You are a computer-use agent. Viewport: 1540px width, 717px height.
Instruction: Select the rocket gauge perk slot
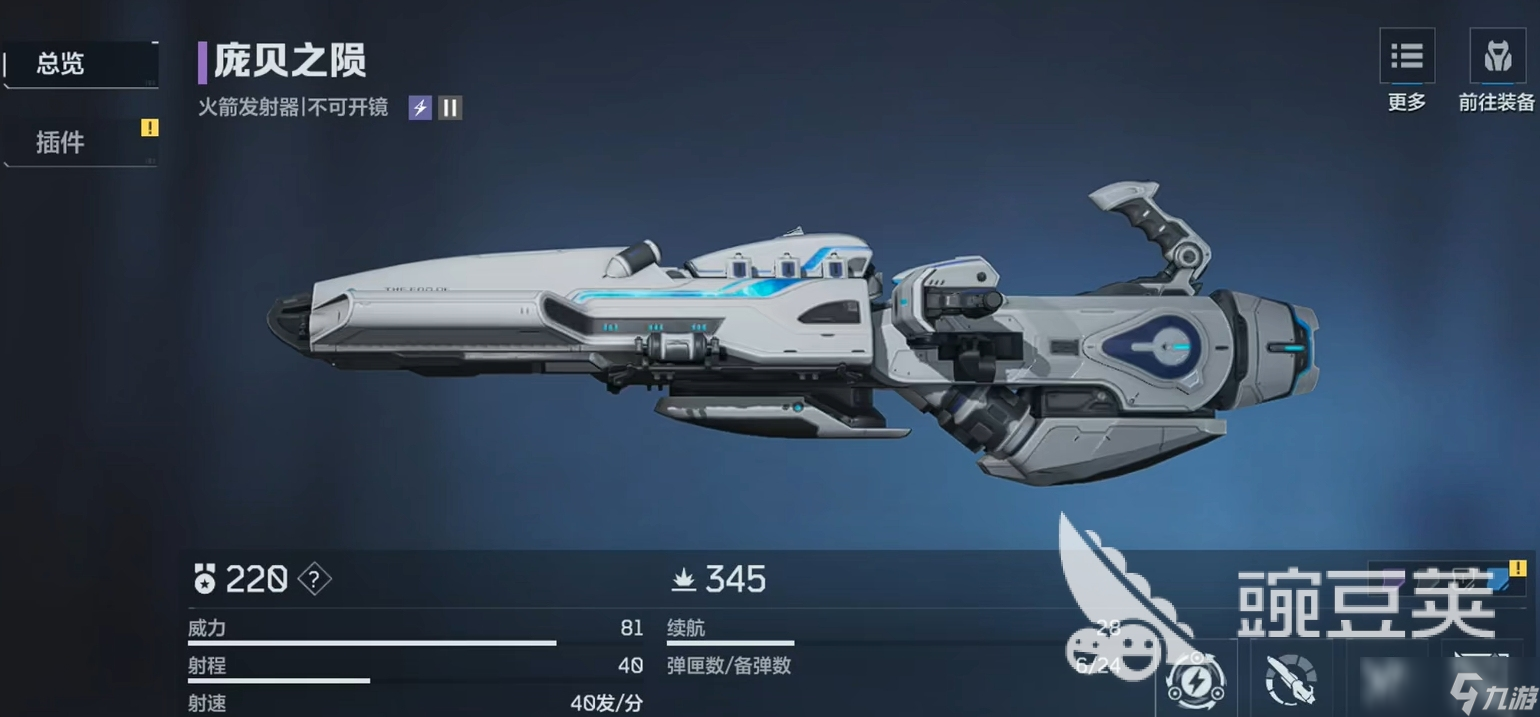pyautogui.click(x=1291, y=680)
